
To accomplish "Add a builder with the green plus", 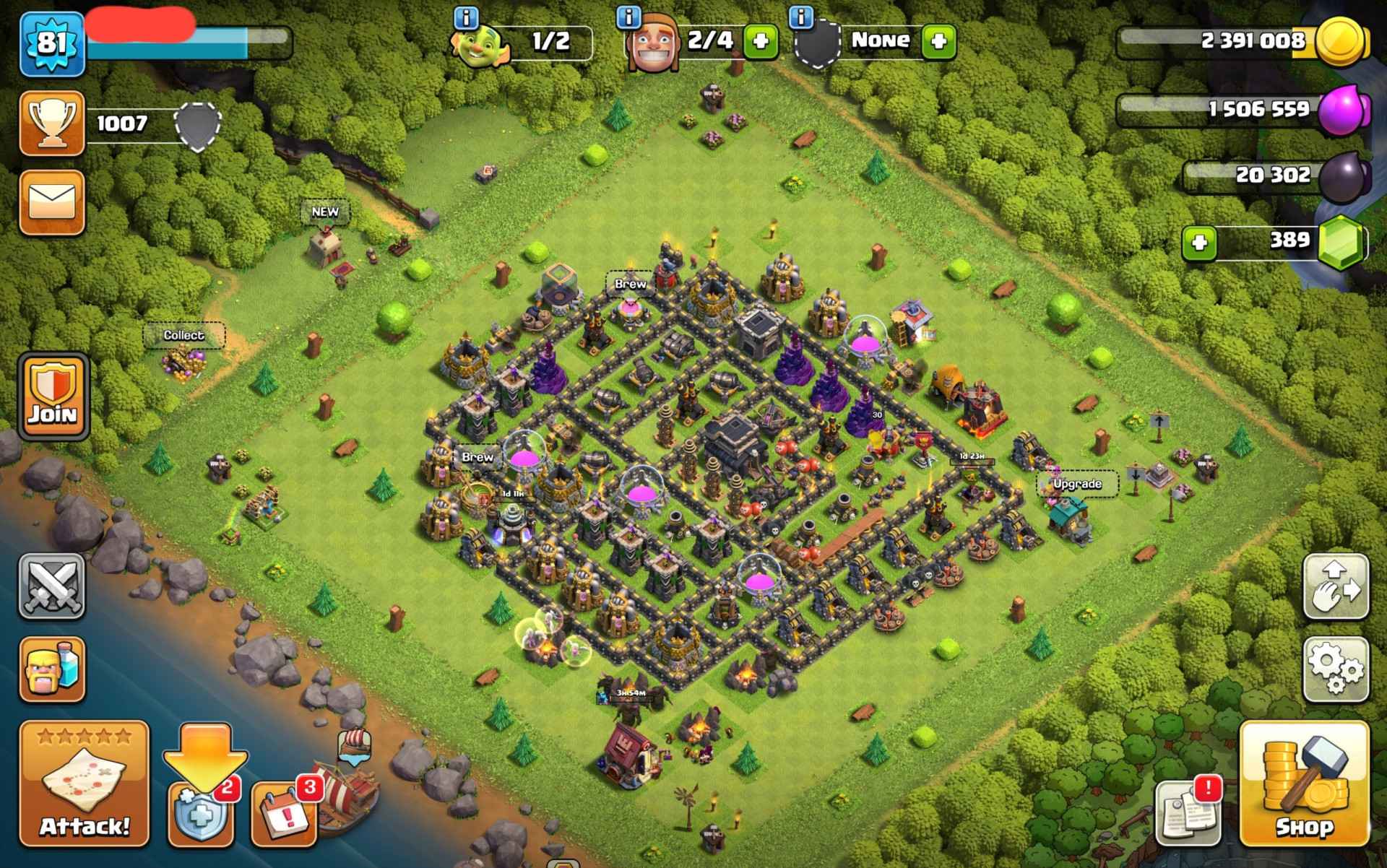I will 761,41.
